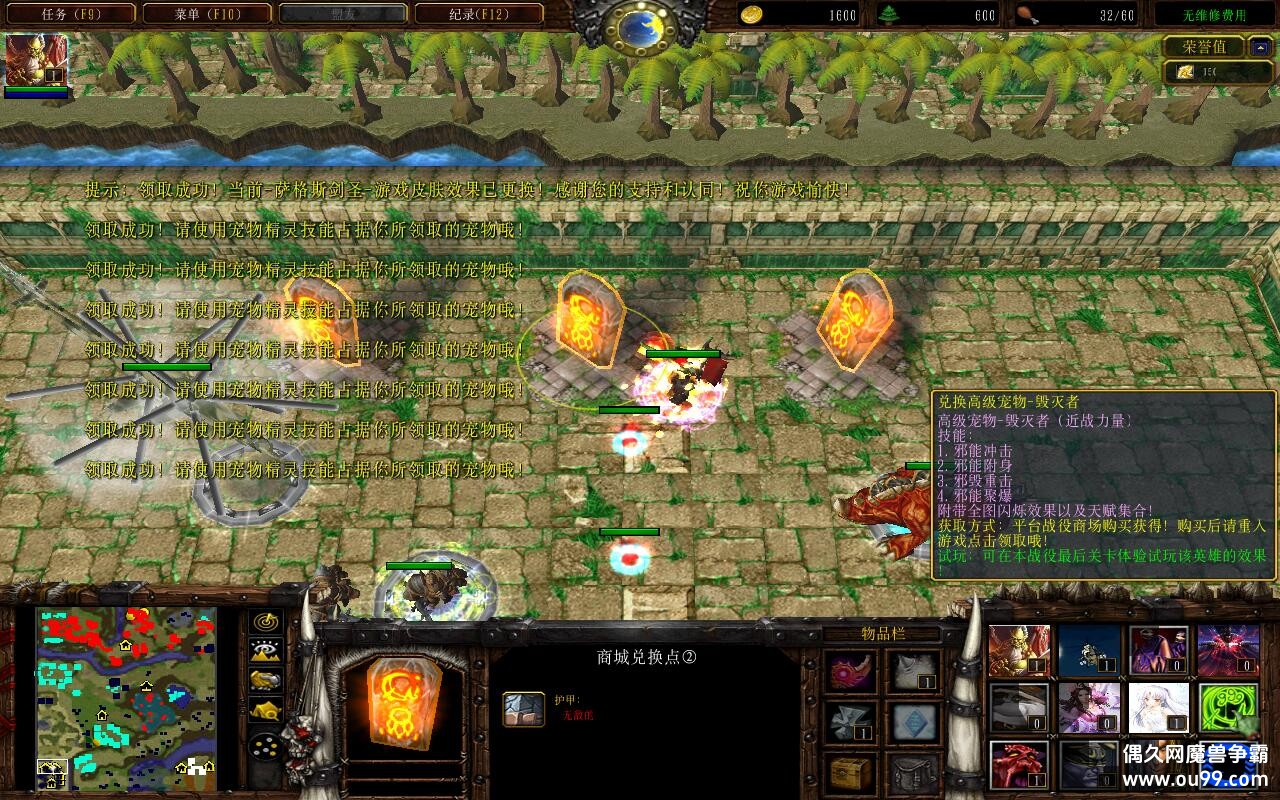This screenshot has height=800, width=1280.
Task: Open the formation movement toggle
Action: (265, 746)
